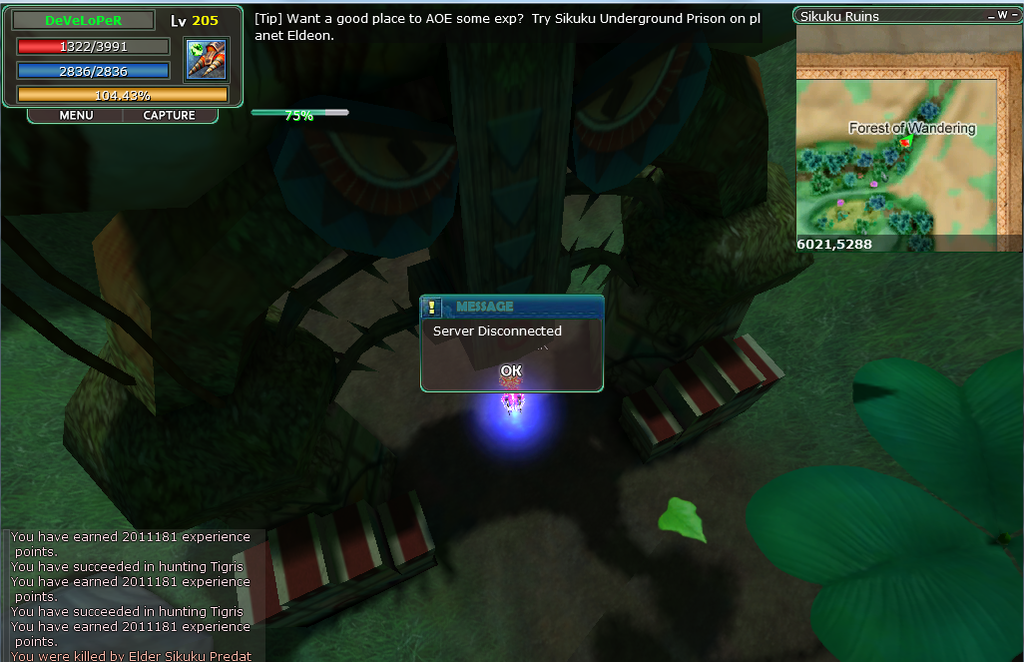Open the world map with the W button

click(1001, 15)
